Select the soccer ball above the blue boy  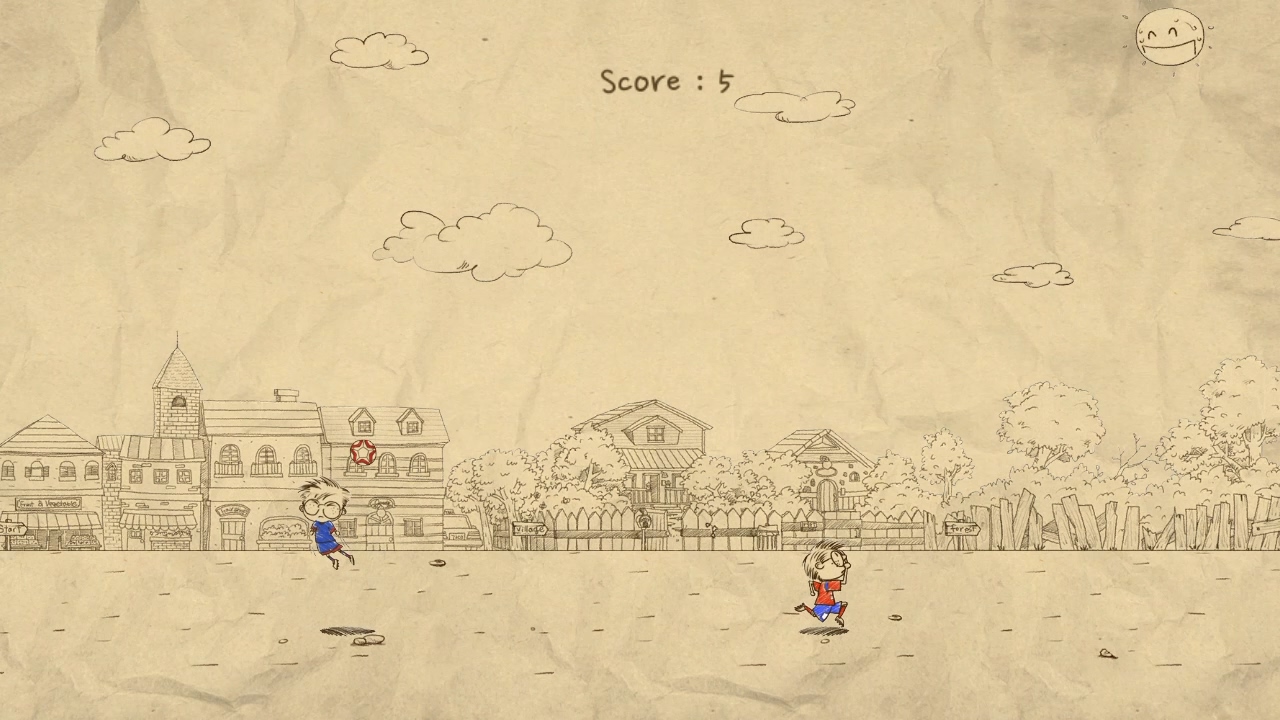click(361, 454)
